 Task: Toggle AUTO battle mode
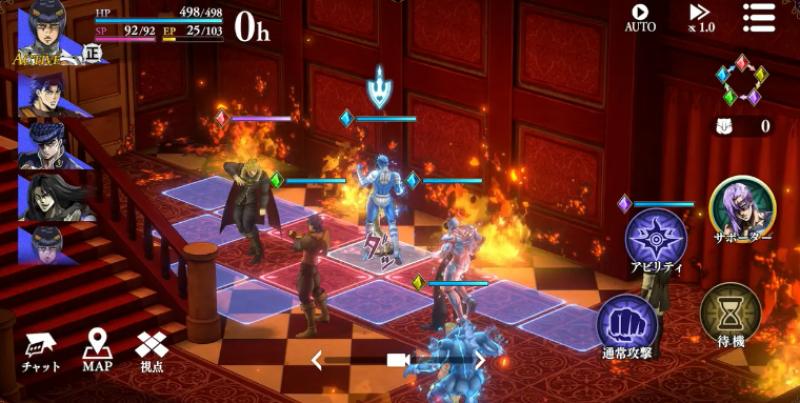[640, 17]
